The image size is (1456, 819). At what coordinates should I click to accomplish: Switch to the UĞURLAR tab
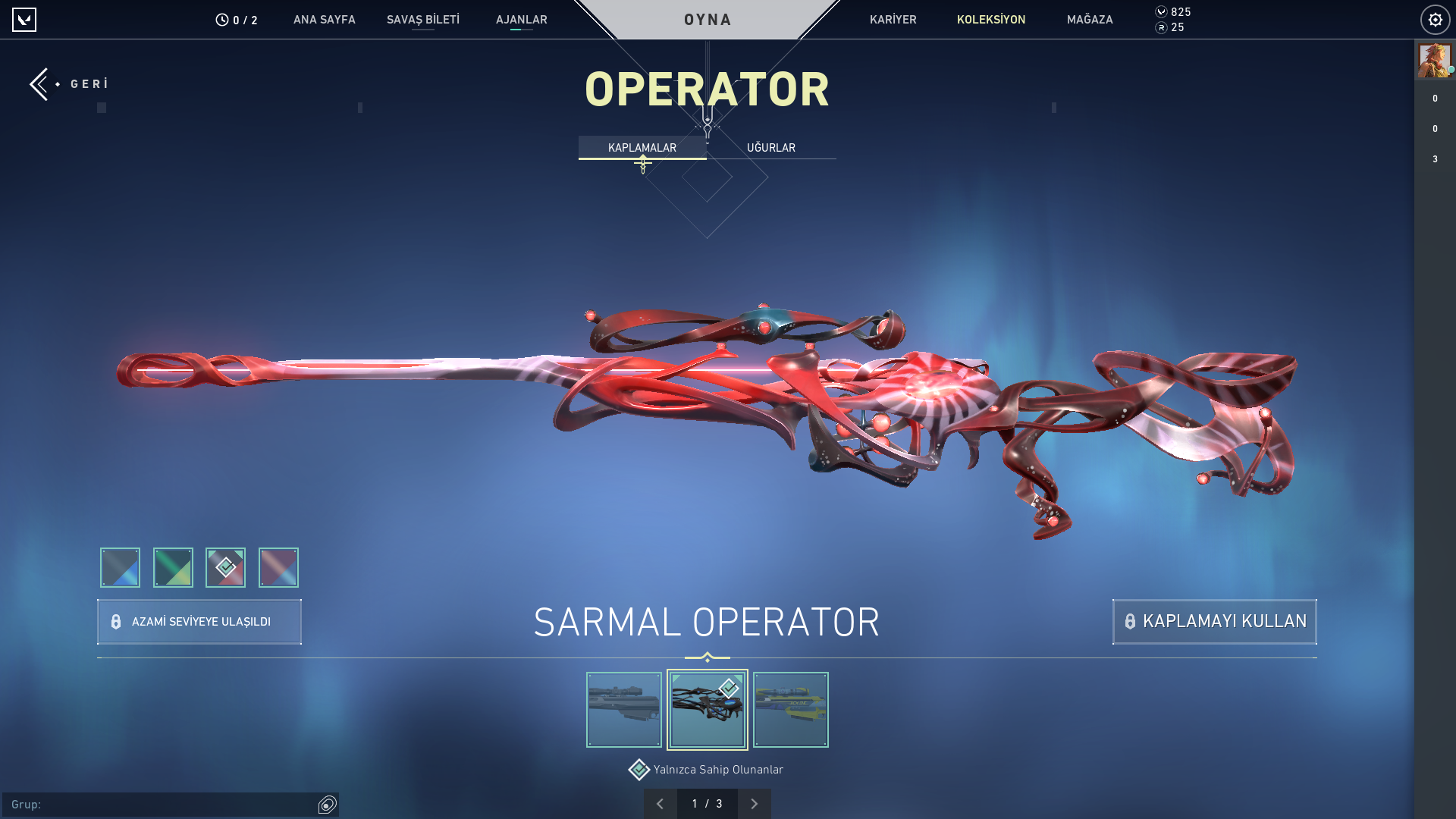coord(770,147)
